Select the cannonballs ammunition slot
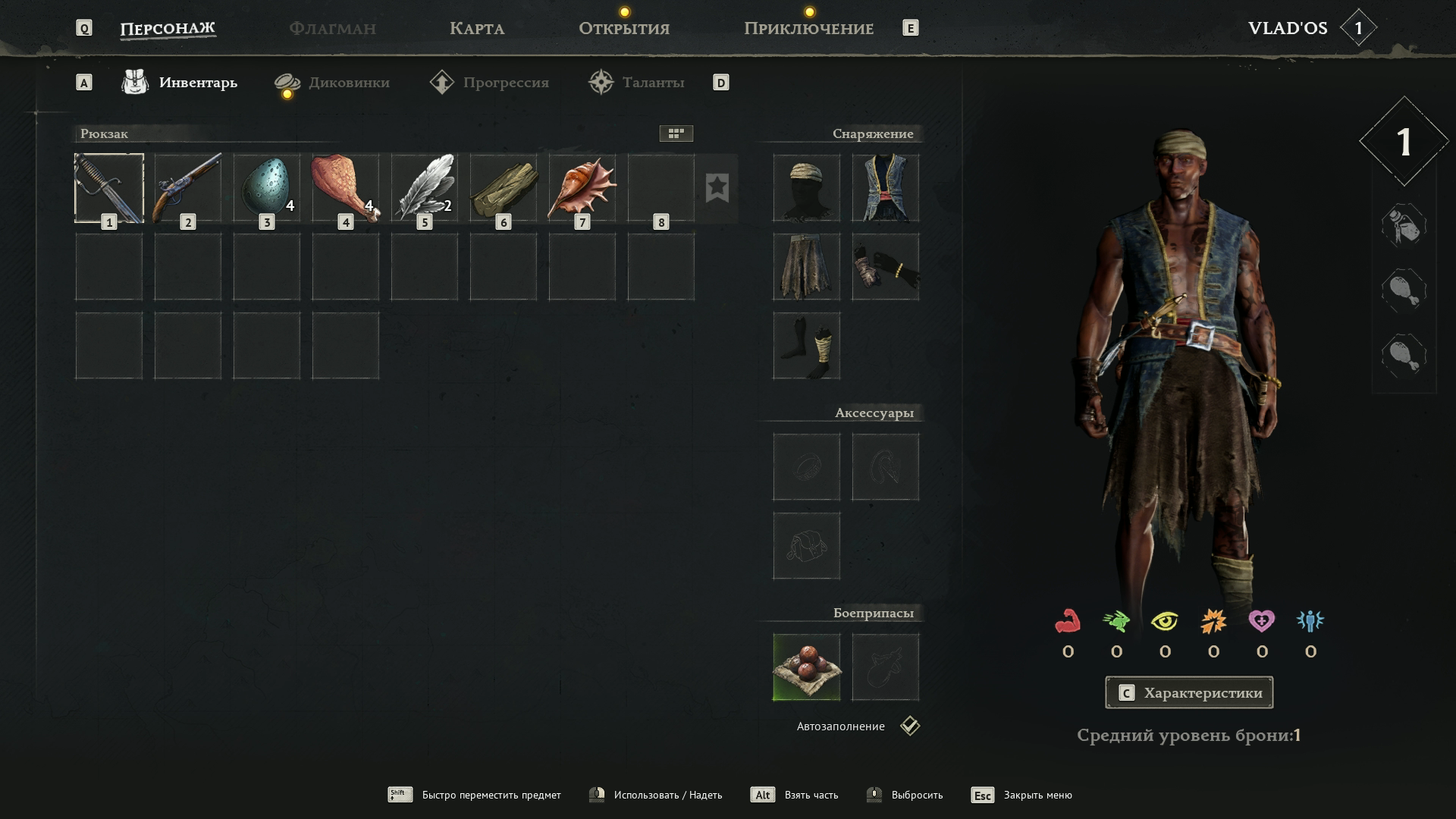The image size is (1456, 819). (x=806, y=667)
